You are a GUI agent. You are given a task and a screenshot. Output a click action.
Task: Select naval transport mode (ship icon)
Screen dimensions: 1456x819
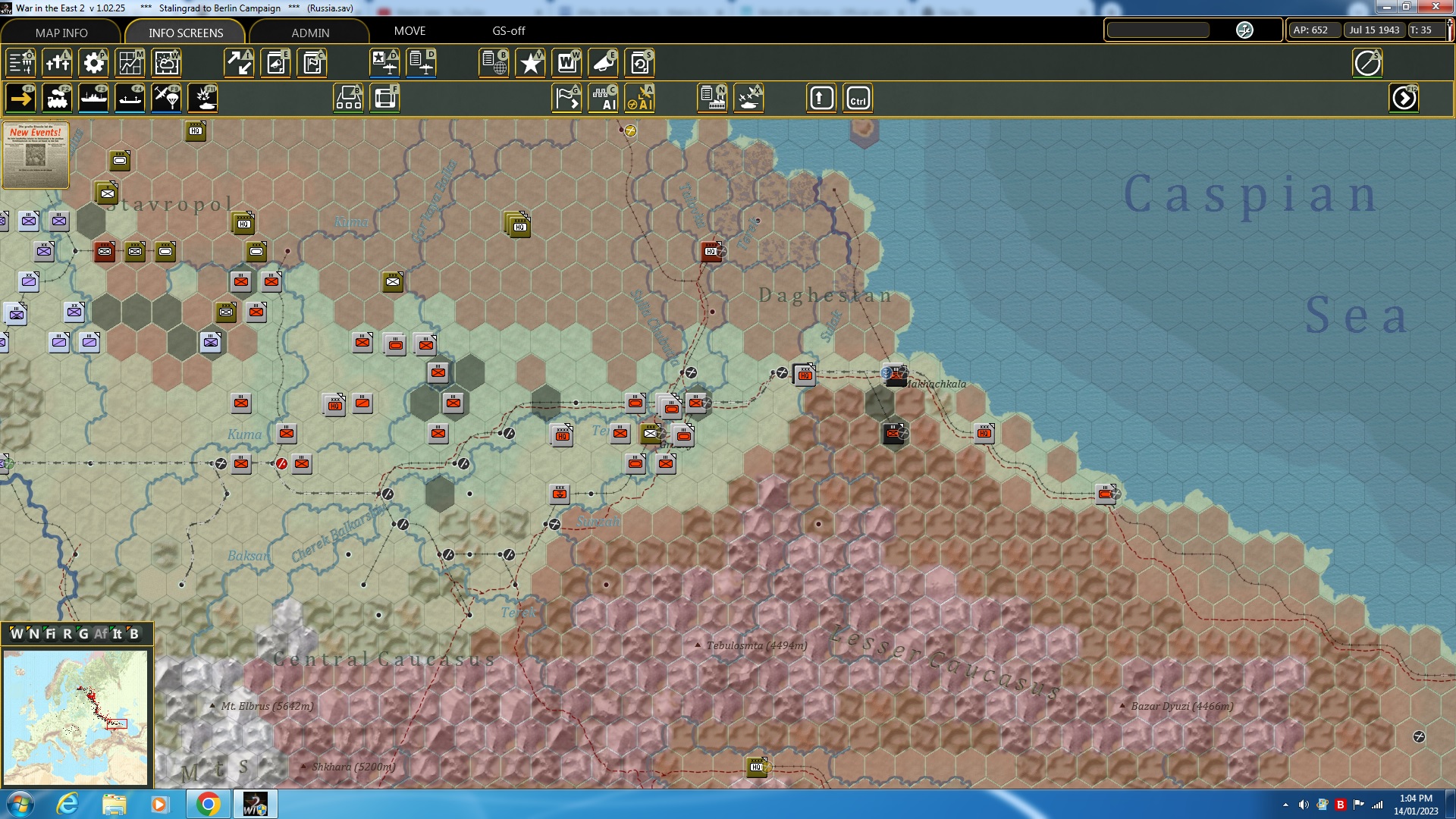(x=93, y=98)
